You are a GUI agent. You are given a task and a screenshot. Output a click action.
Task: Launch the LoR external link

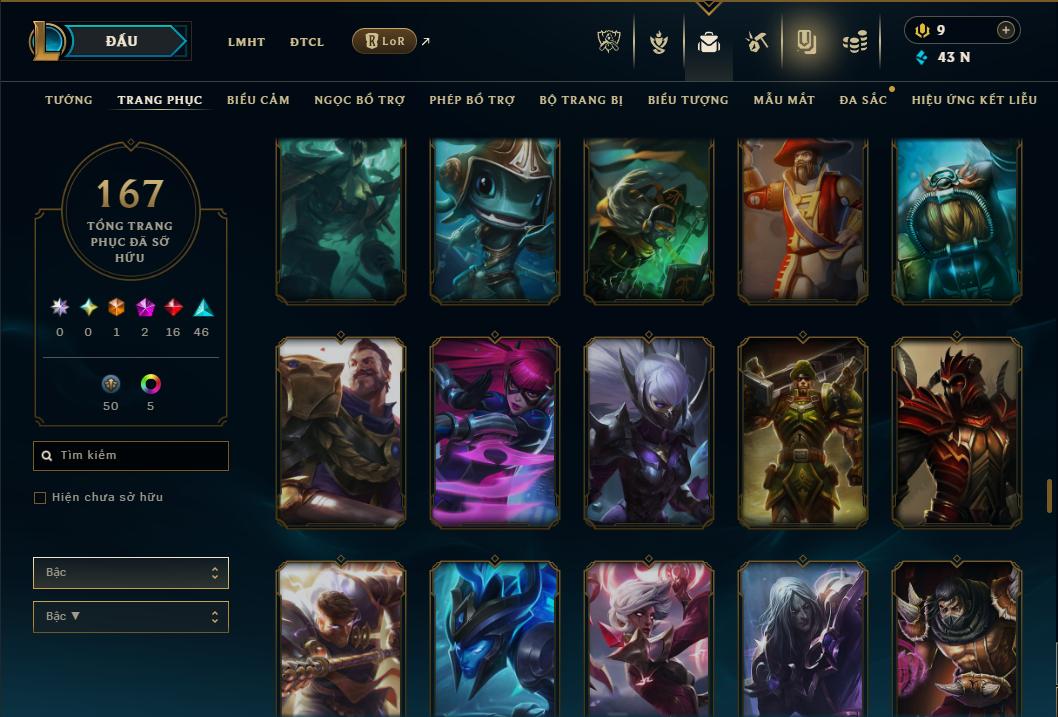click(x=385, y=41)
